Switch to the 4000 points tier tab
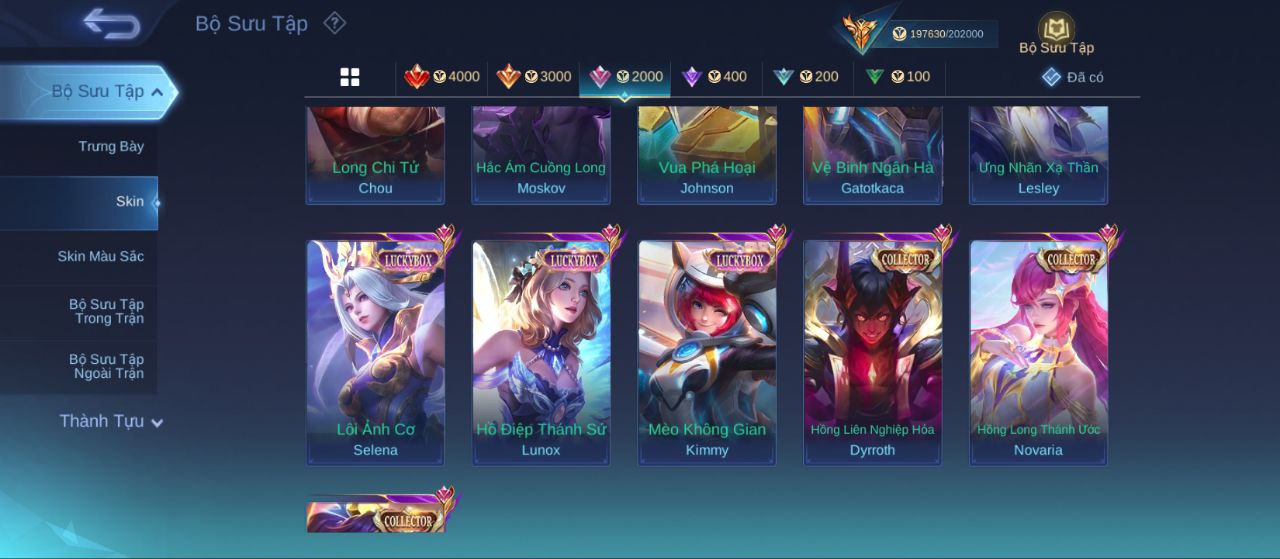The width and height of the screenshot is (1280, 559). [442, 77]
